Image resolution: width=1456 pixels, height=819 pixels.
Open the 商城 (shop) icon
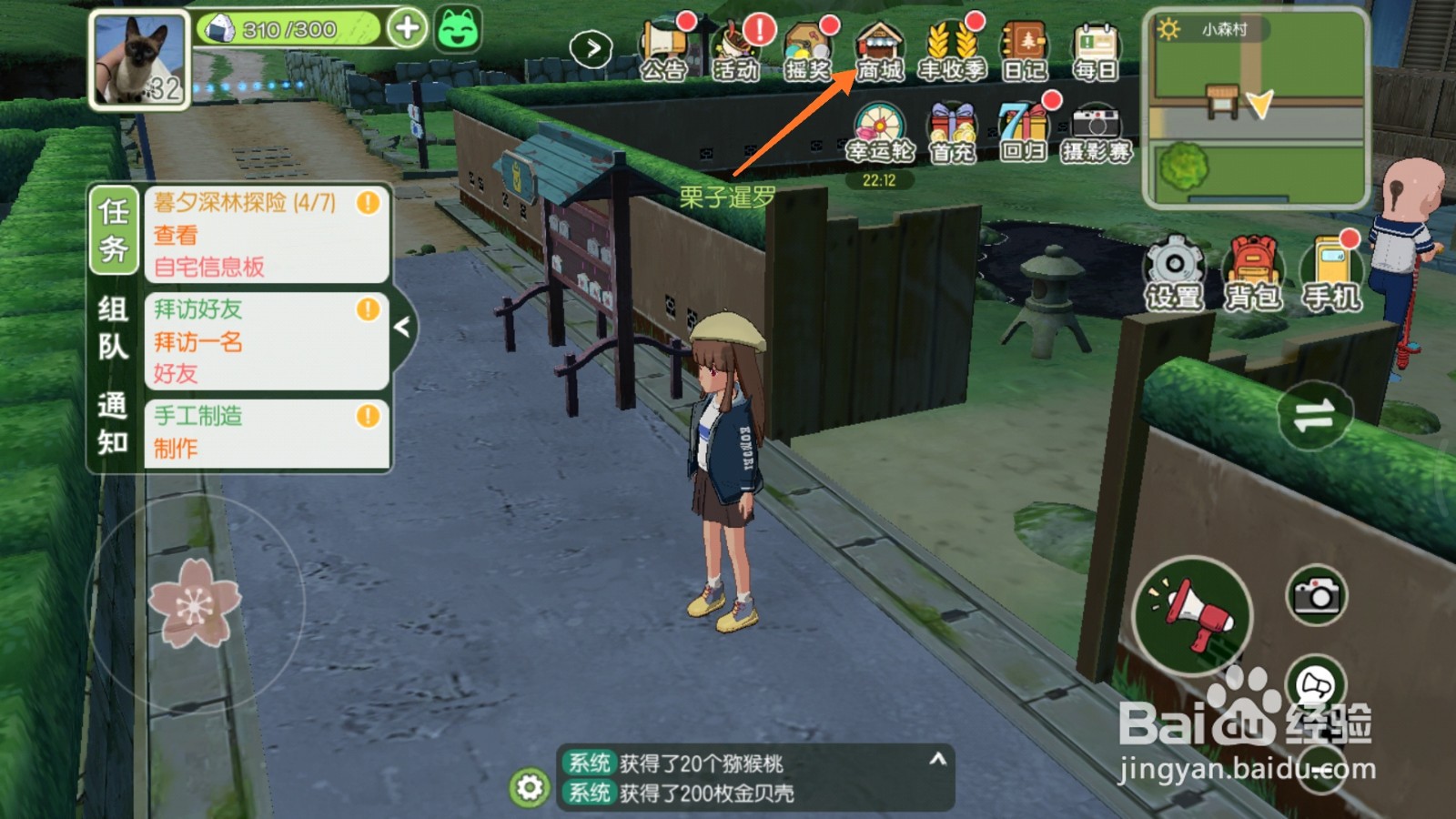coord(879,45)
